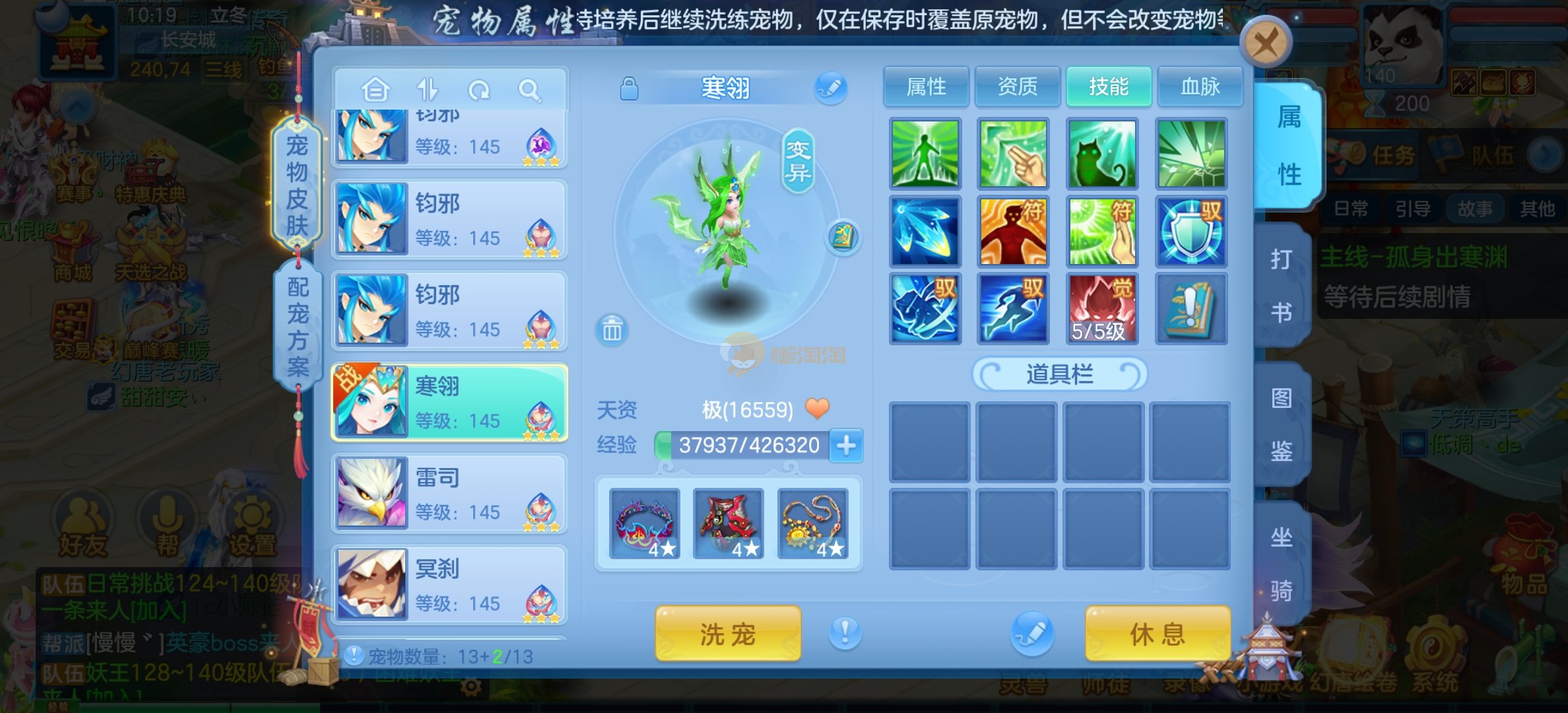Select the 技能 tab

(x=1109, y=86)
